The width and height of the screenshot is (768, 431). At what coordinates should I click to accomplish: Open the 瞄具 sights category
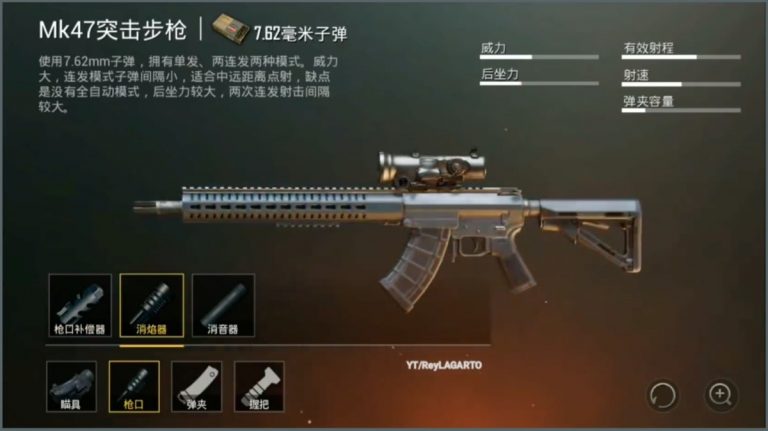72,386
